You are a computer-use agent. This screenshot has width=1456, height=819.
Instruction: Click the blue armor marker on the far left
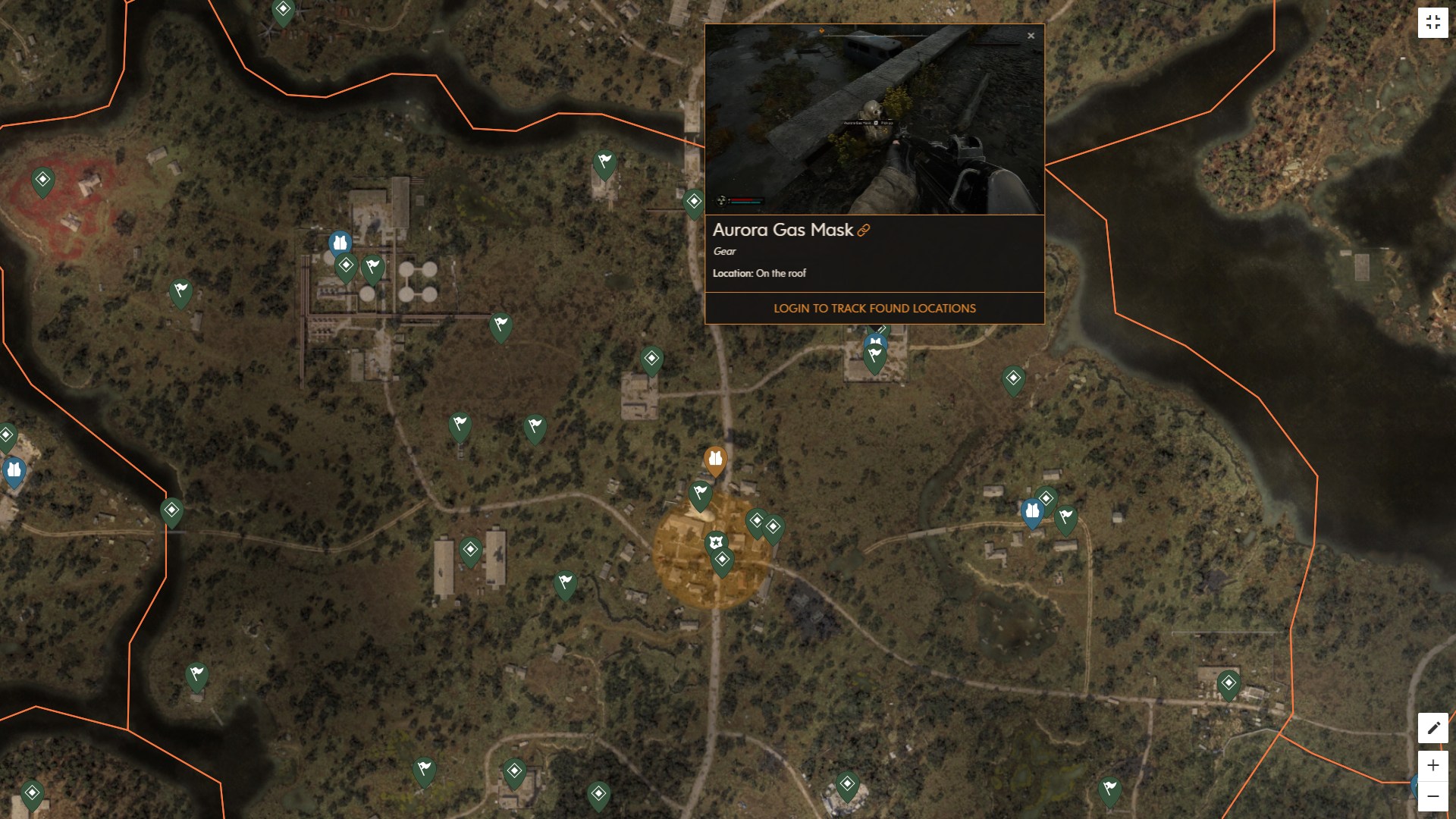pos(13,470)
